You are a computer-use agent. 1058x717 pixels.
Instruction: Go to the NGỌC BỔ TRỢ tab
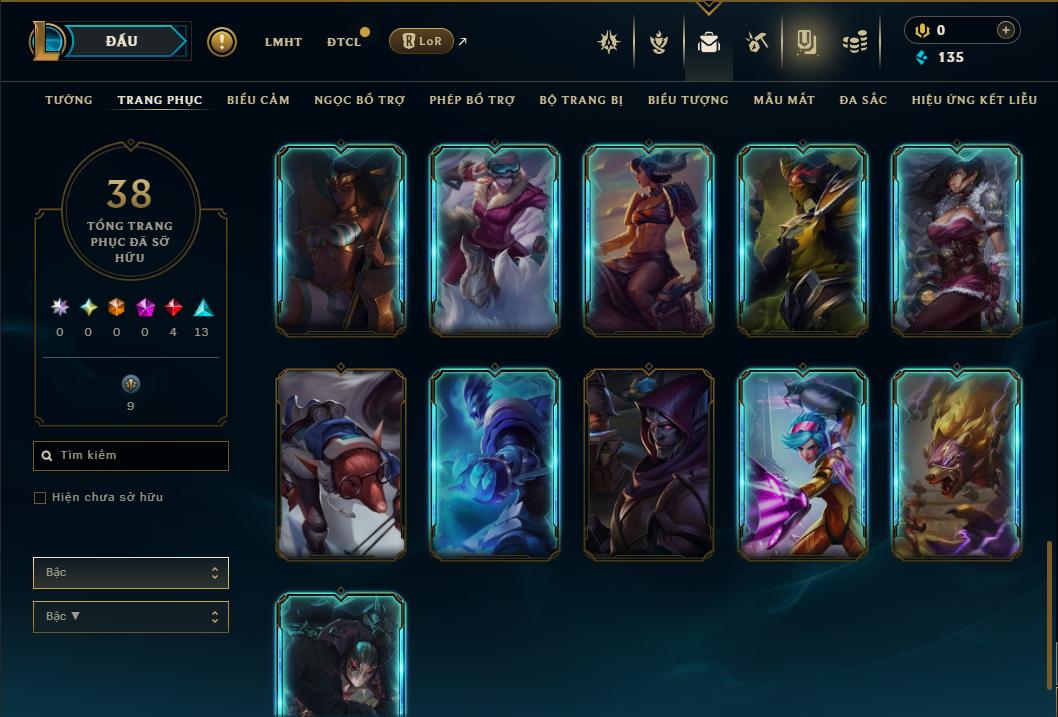pyautogui.click(x=359, y=100)
